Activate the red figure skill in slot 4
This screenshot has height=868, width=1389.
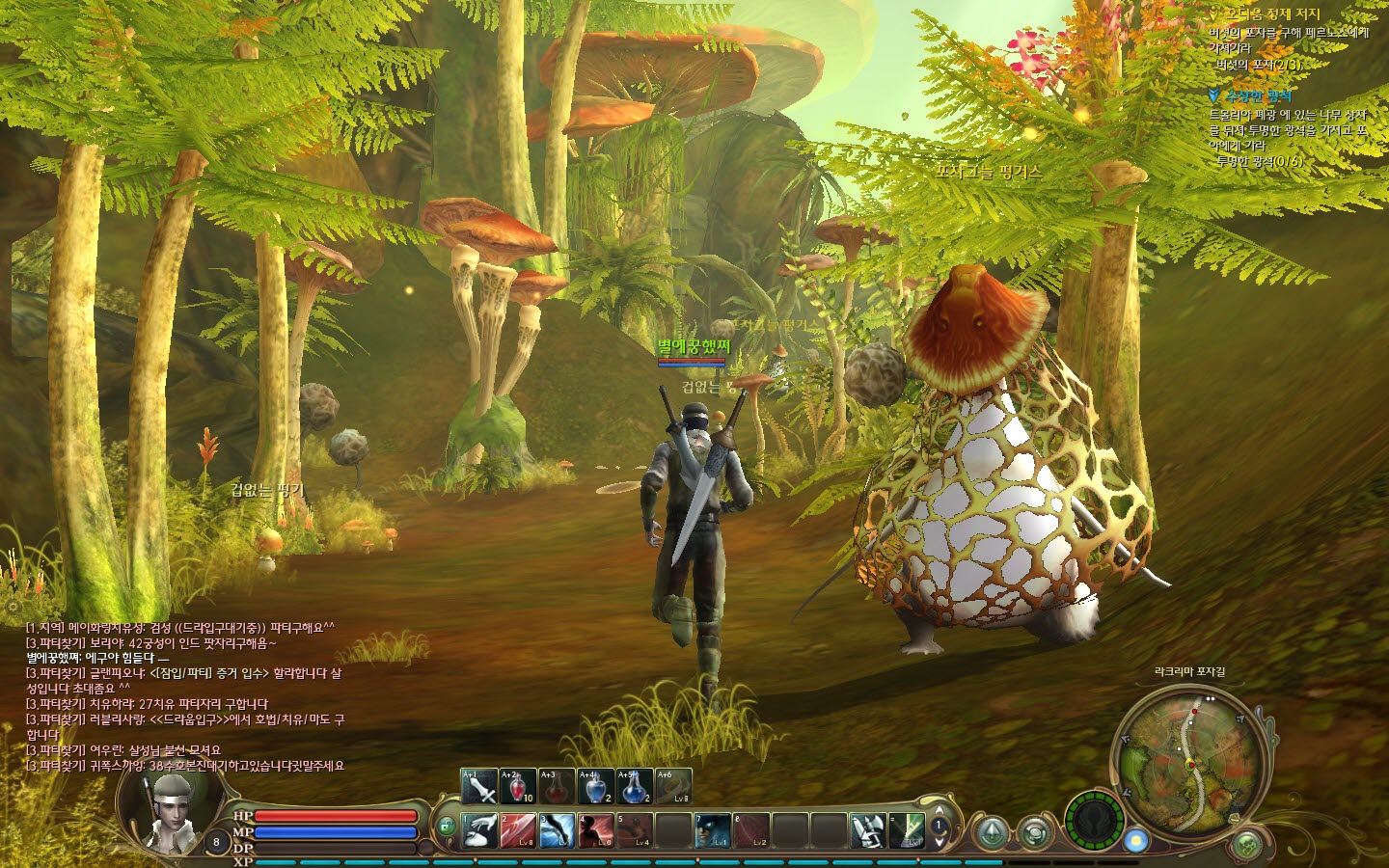[x=596, y=830]
